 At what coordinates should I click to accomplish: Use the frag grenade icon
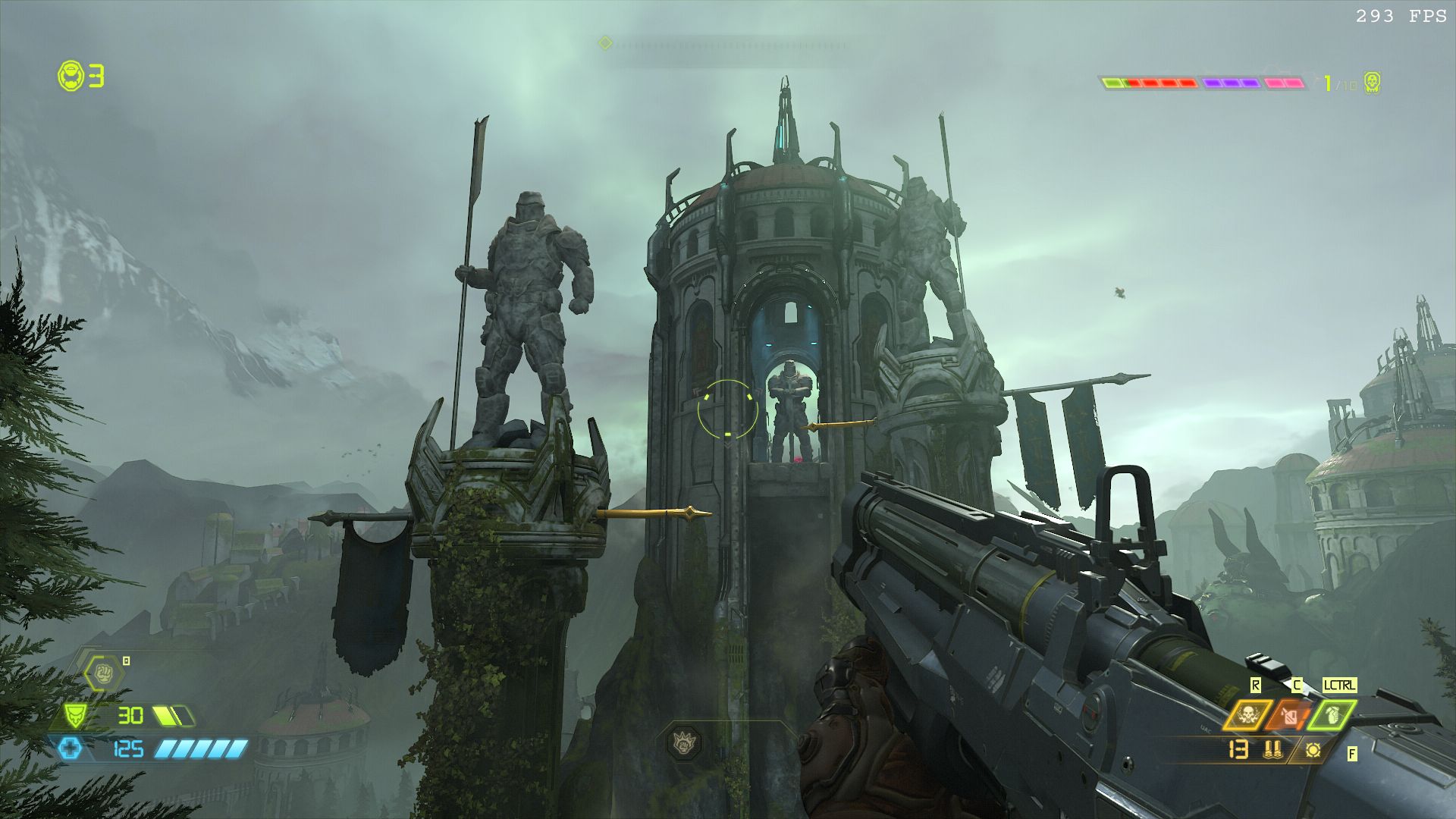click(1332, 715)
